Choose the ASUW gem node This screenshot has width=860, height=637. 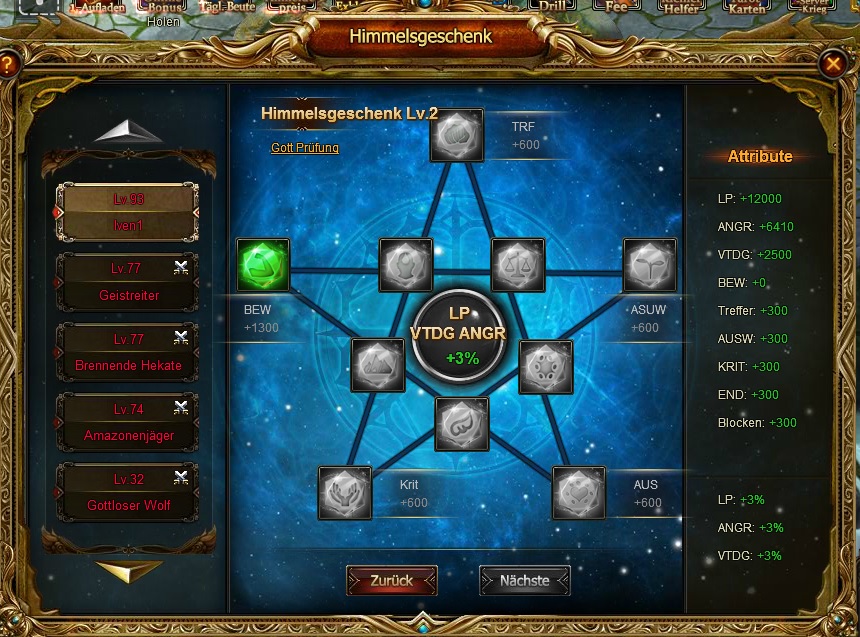(x=650, y=265)
